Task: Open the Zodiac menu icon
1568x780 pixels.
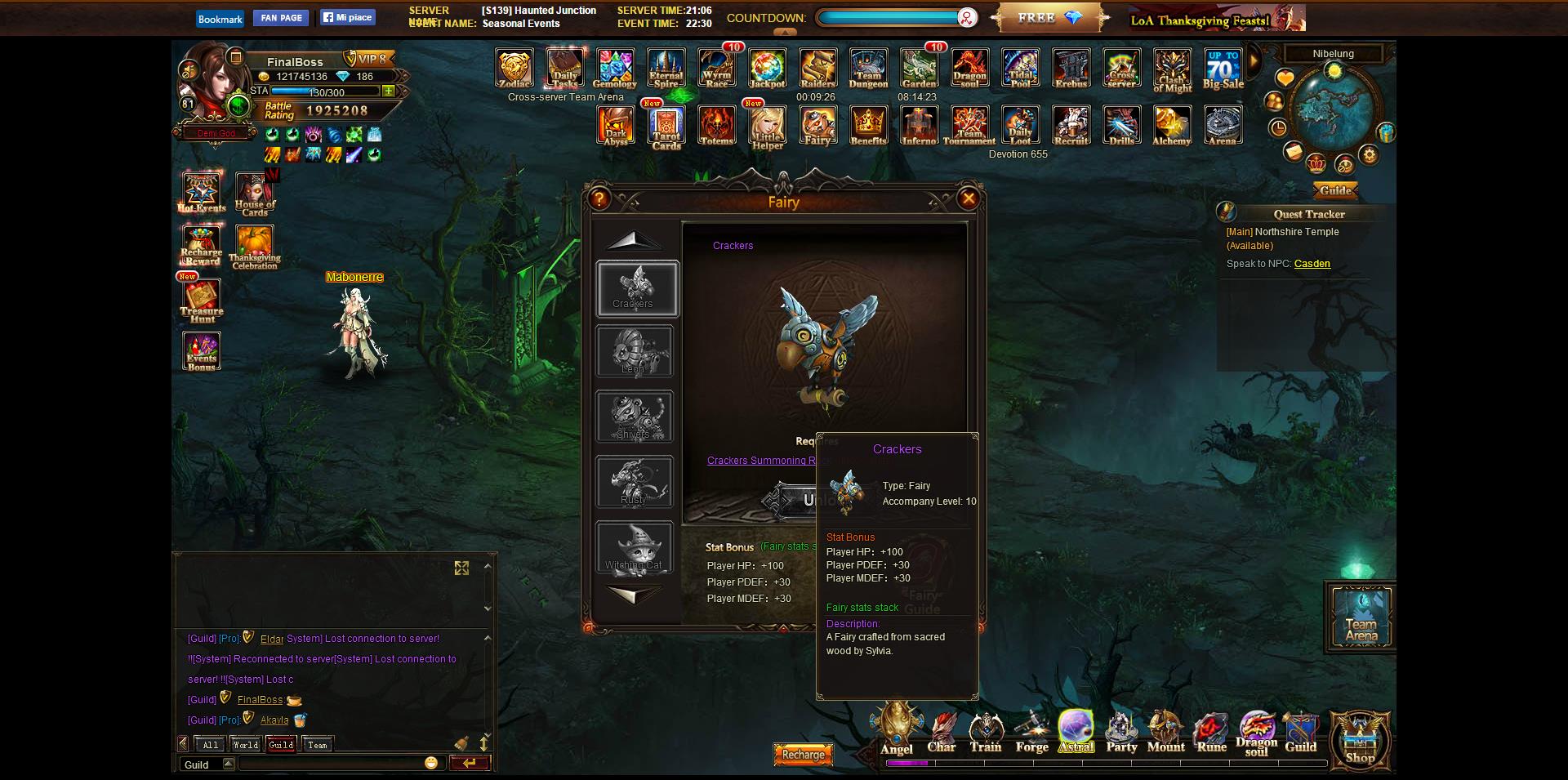Action: pos(514,69)
